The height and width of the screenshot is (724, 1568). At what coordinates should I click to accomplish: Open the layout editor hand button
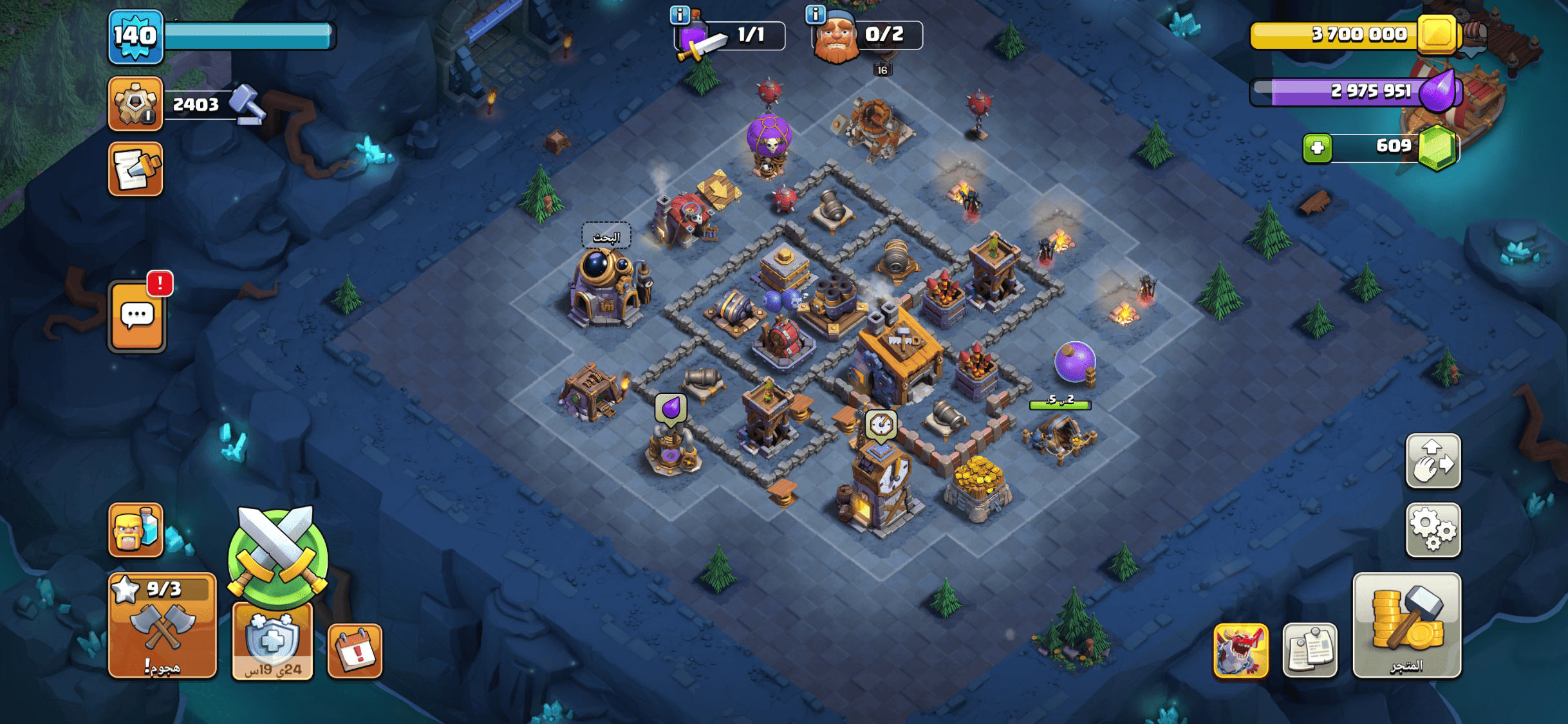(1433, 461)
